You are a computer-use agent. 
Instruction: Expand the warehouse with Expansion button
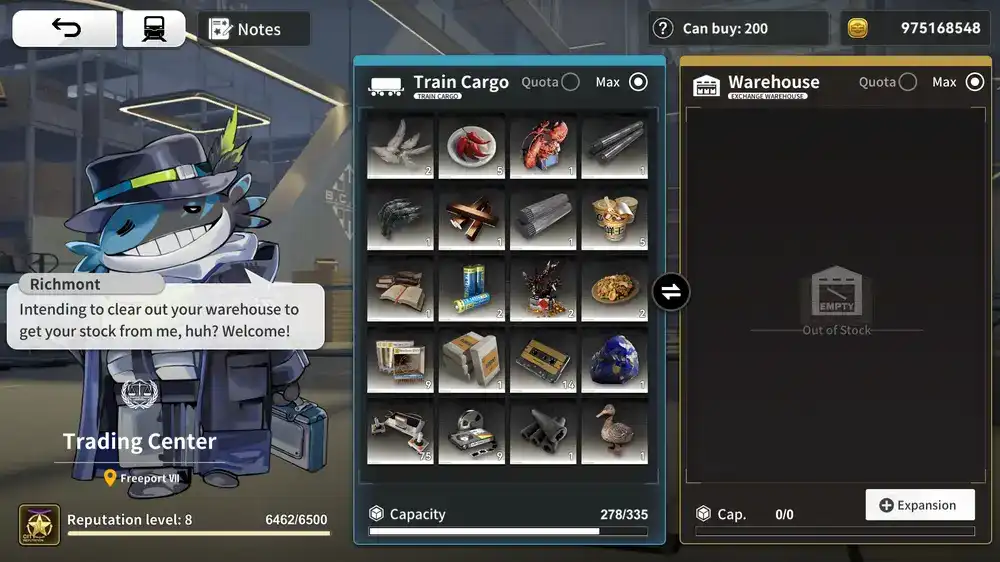919,505
